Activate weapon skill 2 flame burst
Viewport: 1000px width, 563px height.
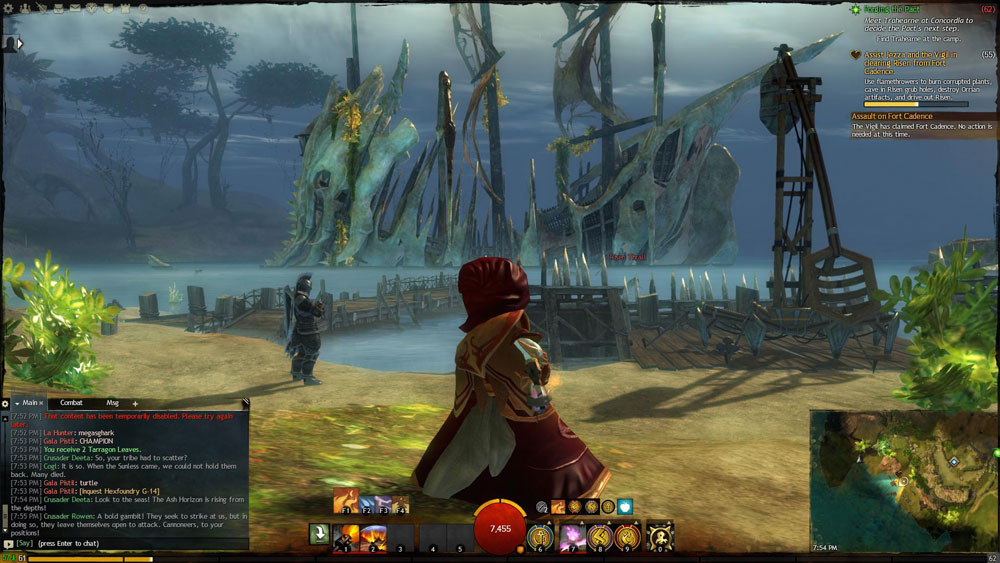pyautogui.click(x=373, y=536)
